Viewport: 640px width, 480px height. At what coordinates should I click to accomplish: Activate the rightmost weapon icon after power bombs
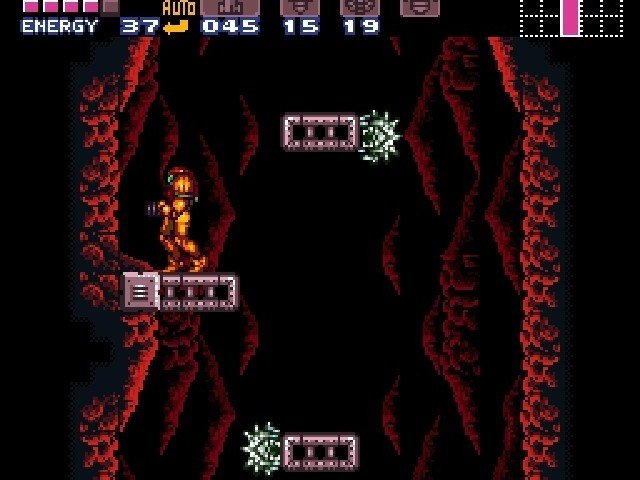pos(420,7)
